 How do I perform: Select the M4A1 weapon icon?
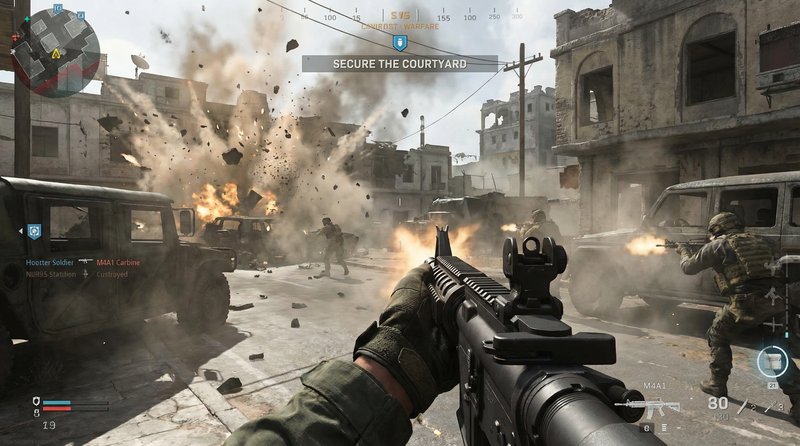650,407
